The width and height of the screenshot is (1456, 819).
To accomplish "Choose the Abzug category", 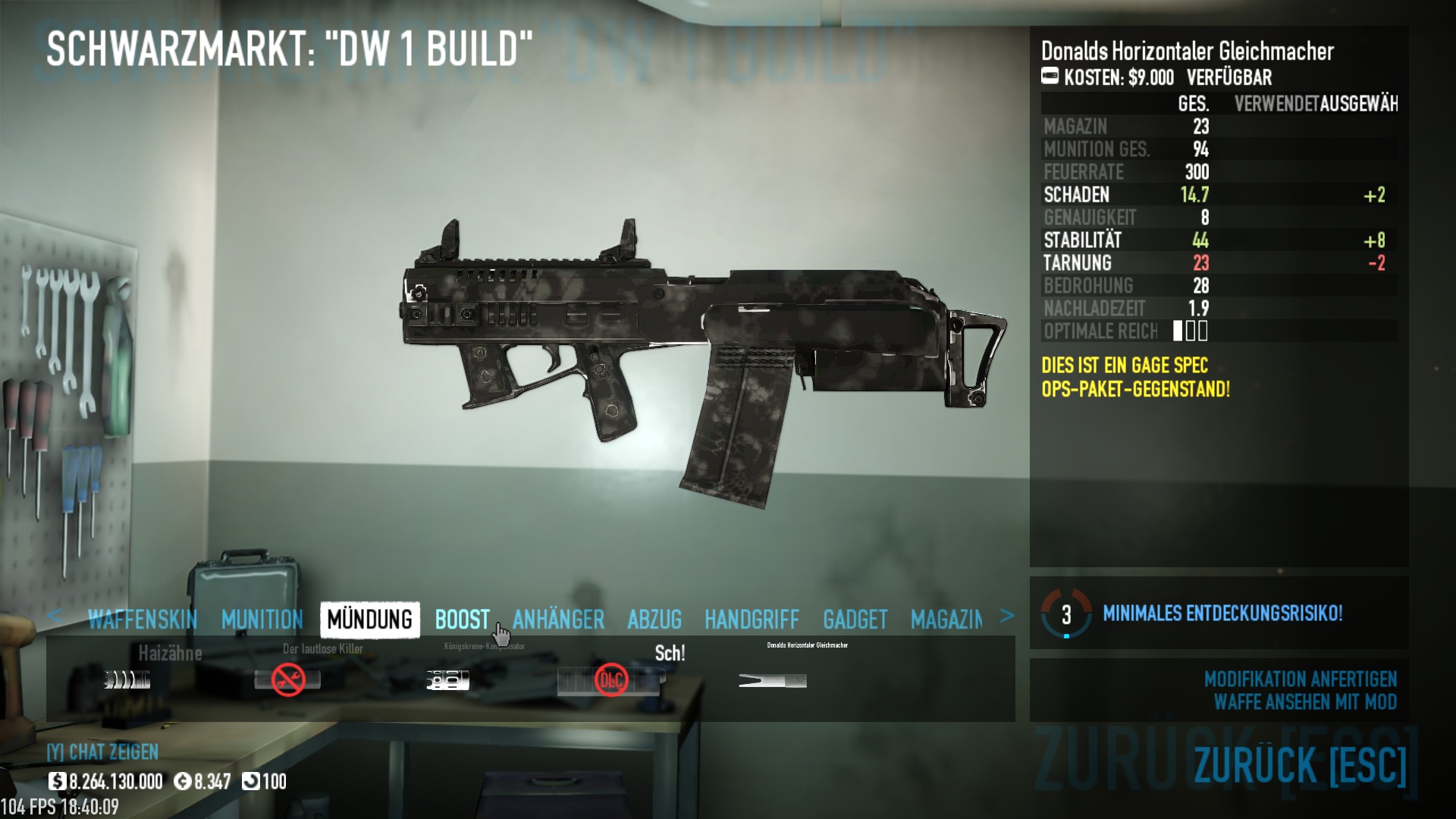I will click(654, 620).
